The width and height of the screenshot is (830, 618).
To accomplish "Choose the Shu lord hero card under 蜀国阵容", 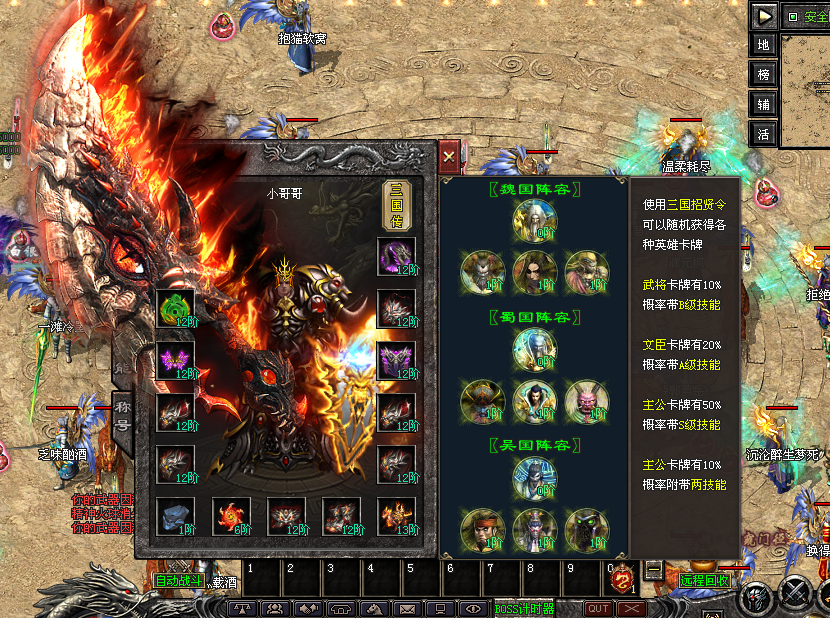I will point(535,348).
